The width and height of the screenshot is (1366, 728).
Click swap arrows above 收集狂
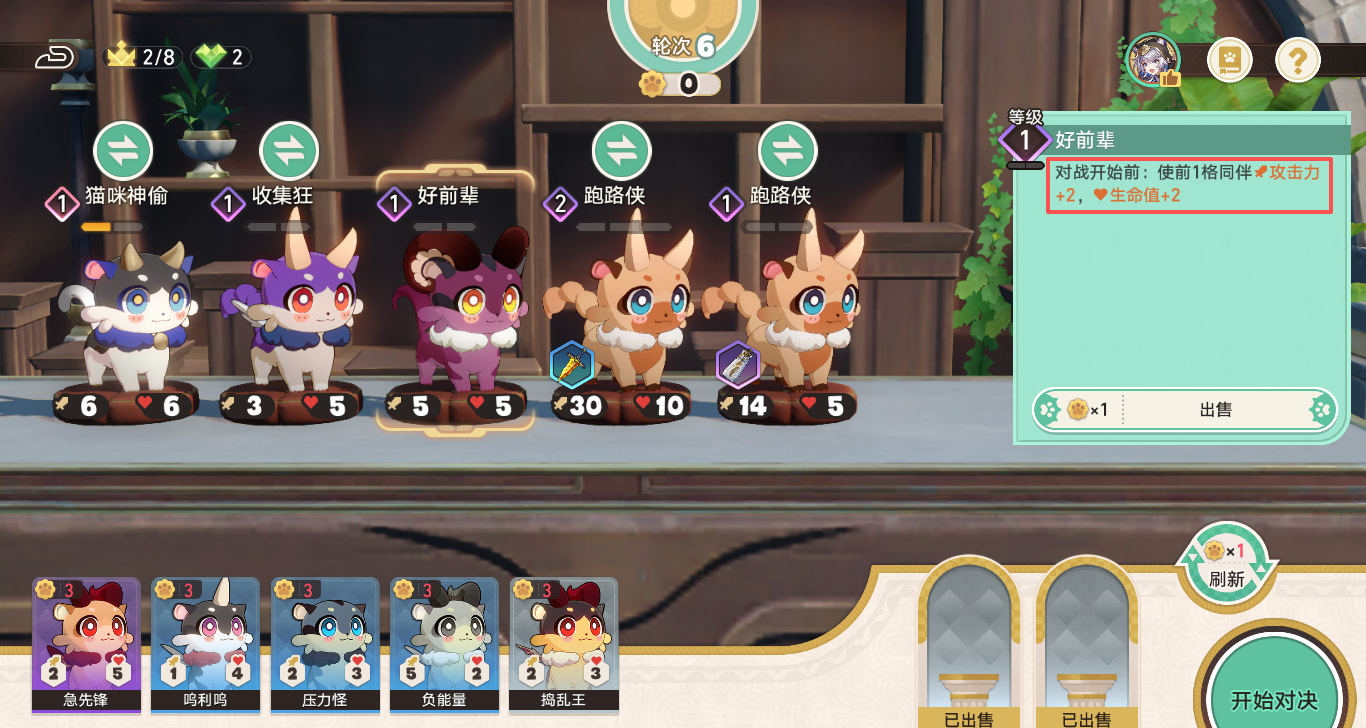(x=289, y=151)
